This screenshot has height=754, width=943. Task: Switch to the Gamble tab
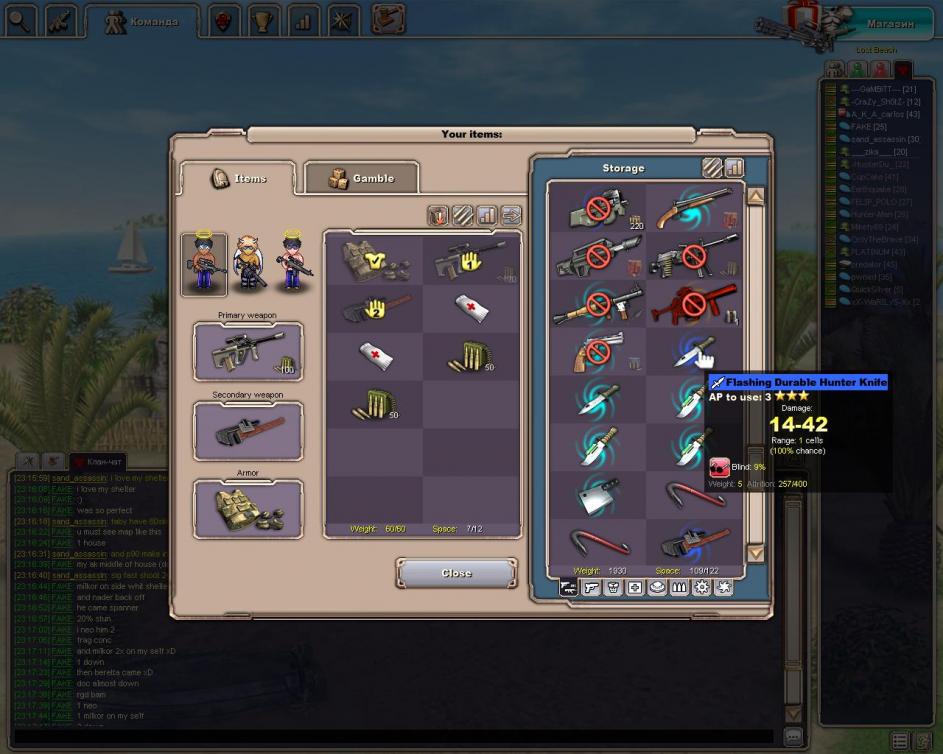tap(361, 178)
